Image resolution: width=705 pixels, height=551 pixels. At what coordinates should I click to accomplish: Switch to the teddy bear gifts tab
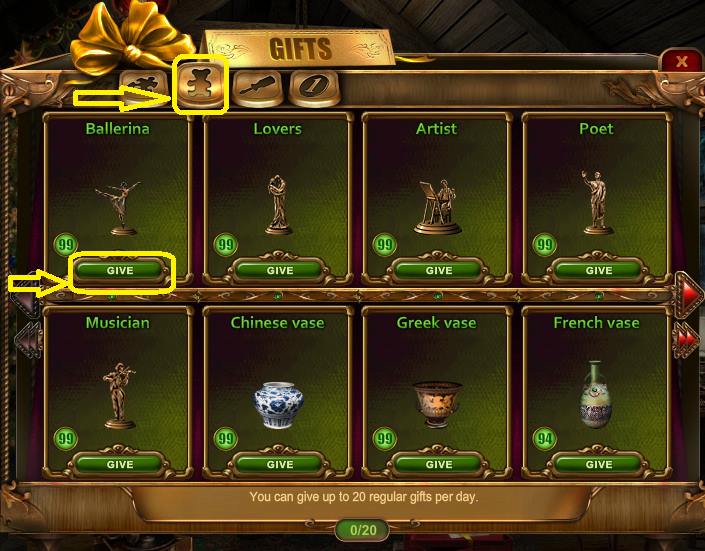coord(201,85)
